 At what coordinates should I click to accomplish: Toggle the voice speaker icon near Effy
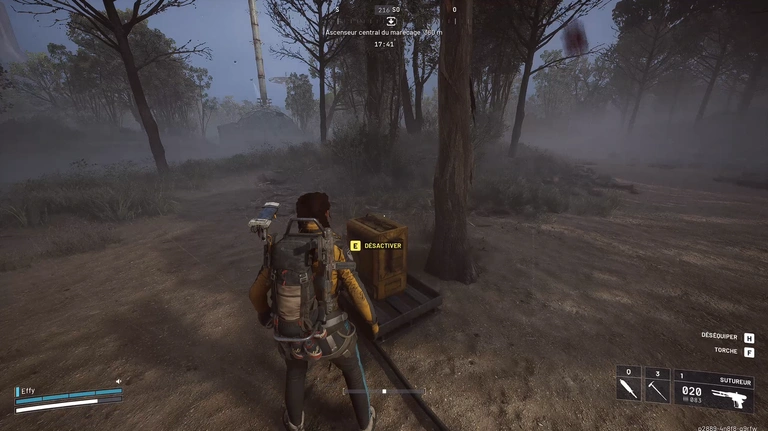coord(118,381)
